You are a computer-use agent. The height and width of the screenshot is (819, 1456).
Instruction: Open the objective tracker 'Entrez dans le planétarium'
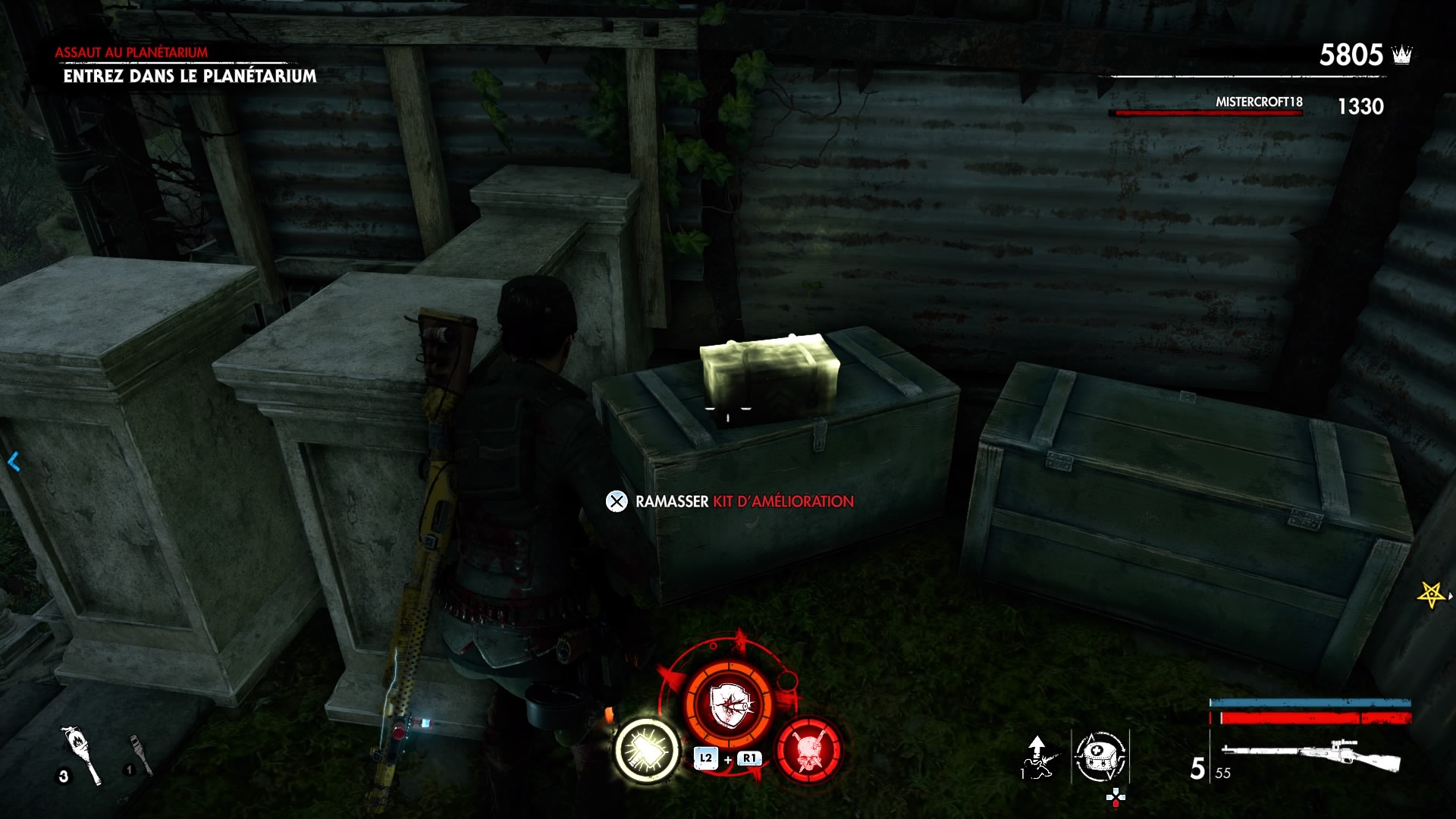click(190, 76)
